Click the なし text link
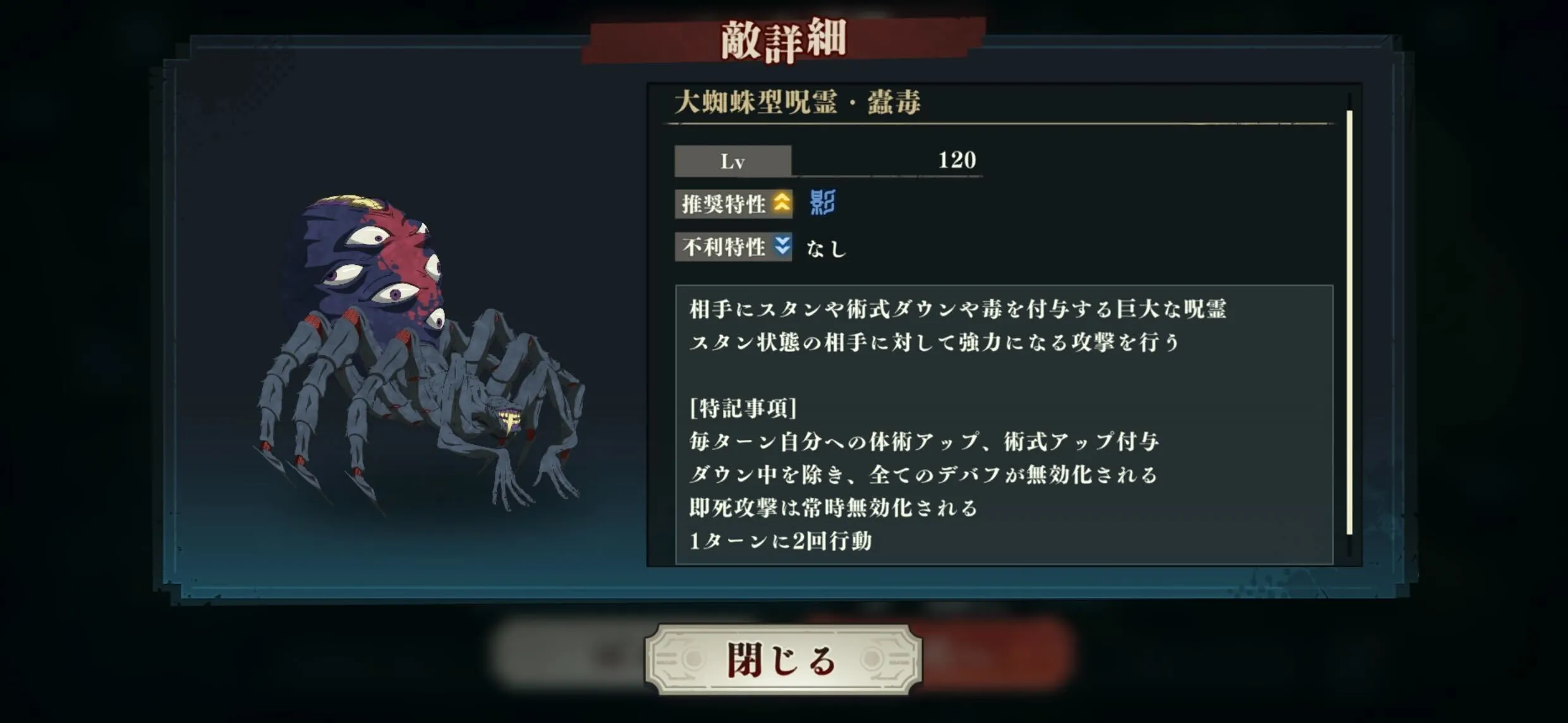Screen dimensions: 1568x723 pyautogui.click(x=828, y=249)
